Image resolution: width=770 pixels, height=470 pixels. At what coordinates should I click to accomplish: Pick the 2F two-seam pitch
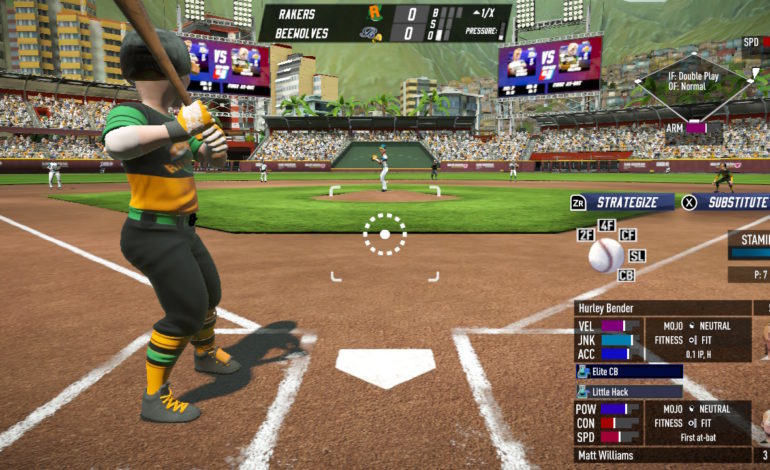click(x=586, y=235)
